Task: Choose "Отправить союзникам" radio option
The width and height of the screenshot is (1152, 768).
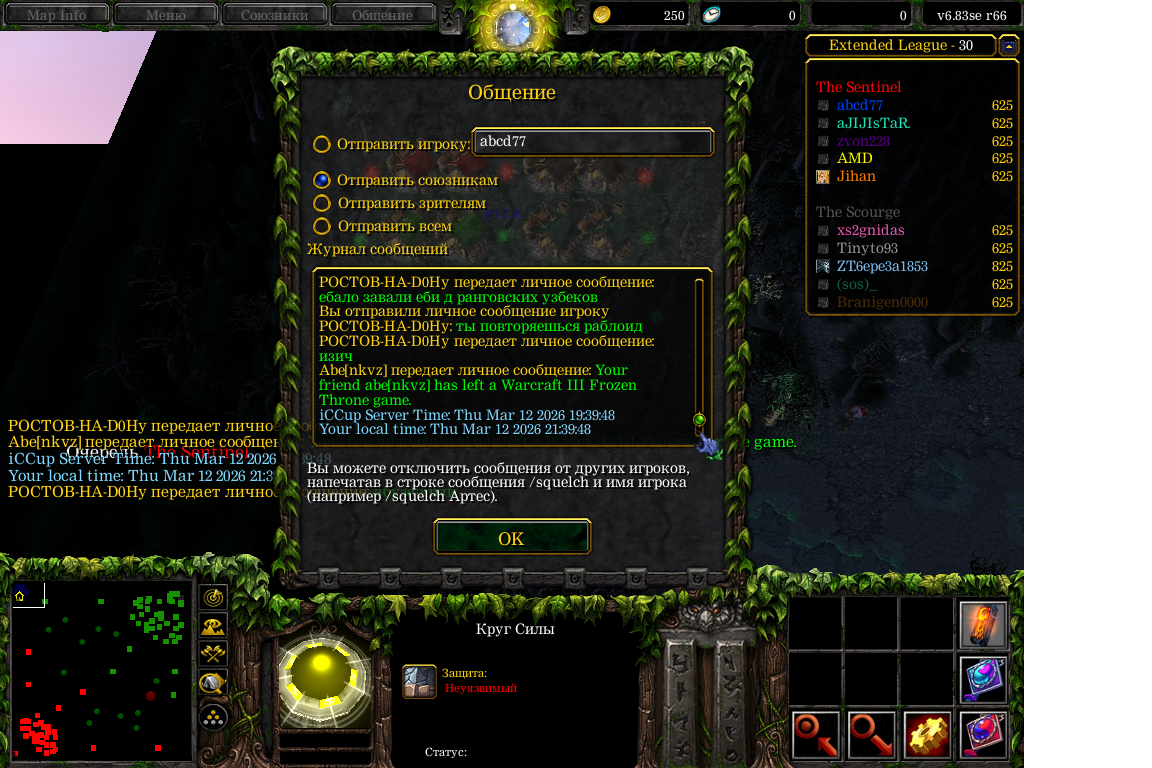Action: pyautogui.click(x=322, y=180)
